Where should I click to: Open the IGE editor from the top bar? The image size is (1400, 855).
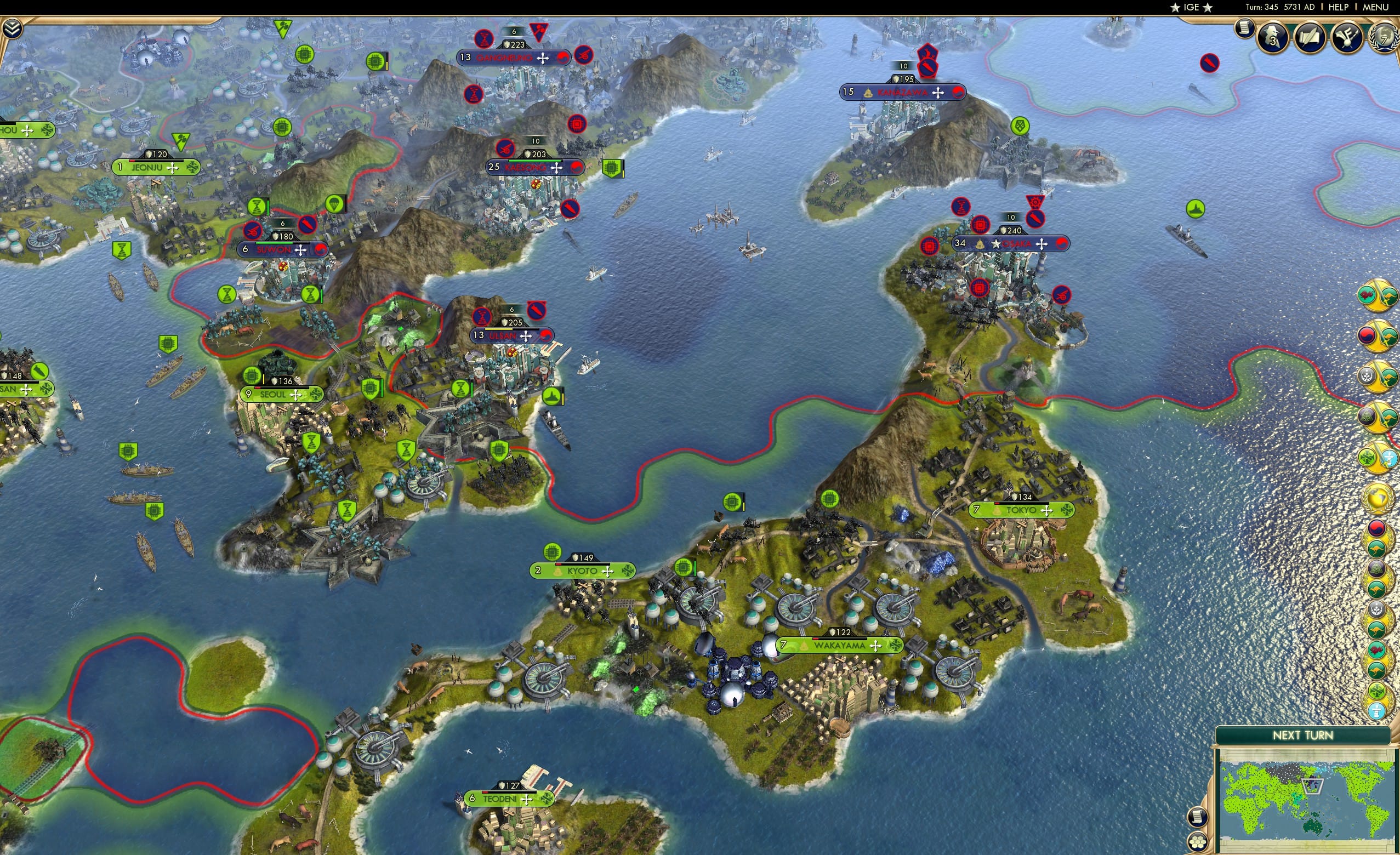pyautogui.click(x=1192, y=7)
